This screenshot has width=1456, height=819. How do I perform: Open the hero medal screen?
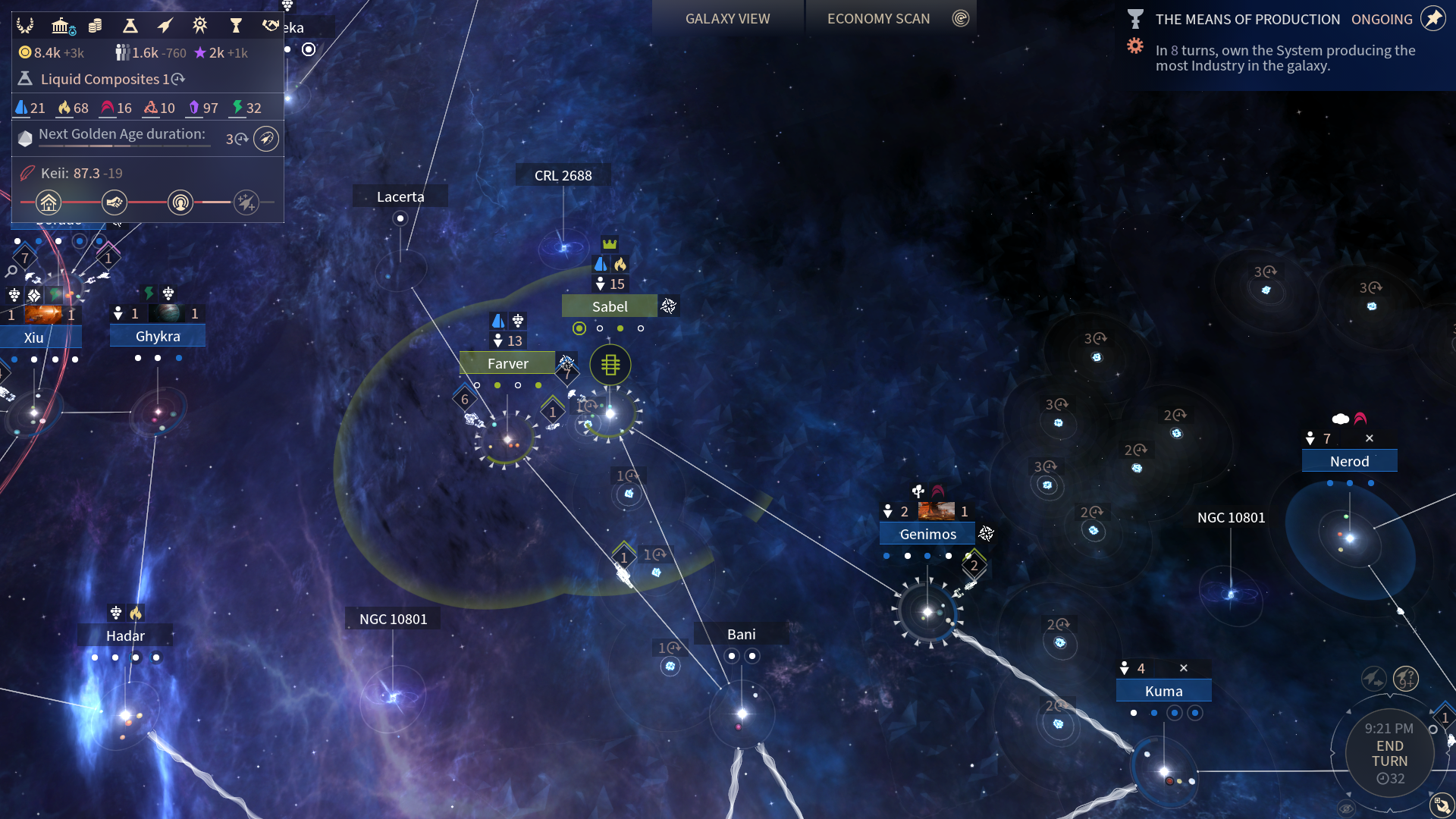[x=199, y=26]
